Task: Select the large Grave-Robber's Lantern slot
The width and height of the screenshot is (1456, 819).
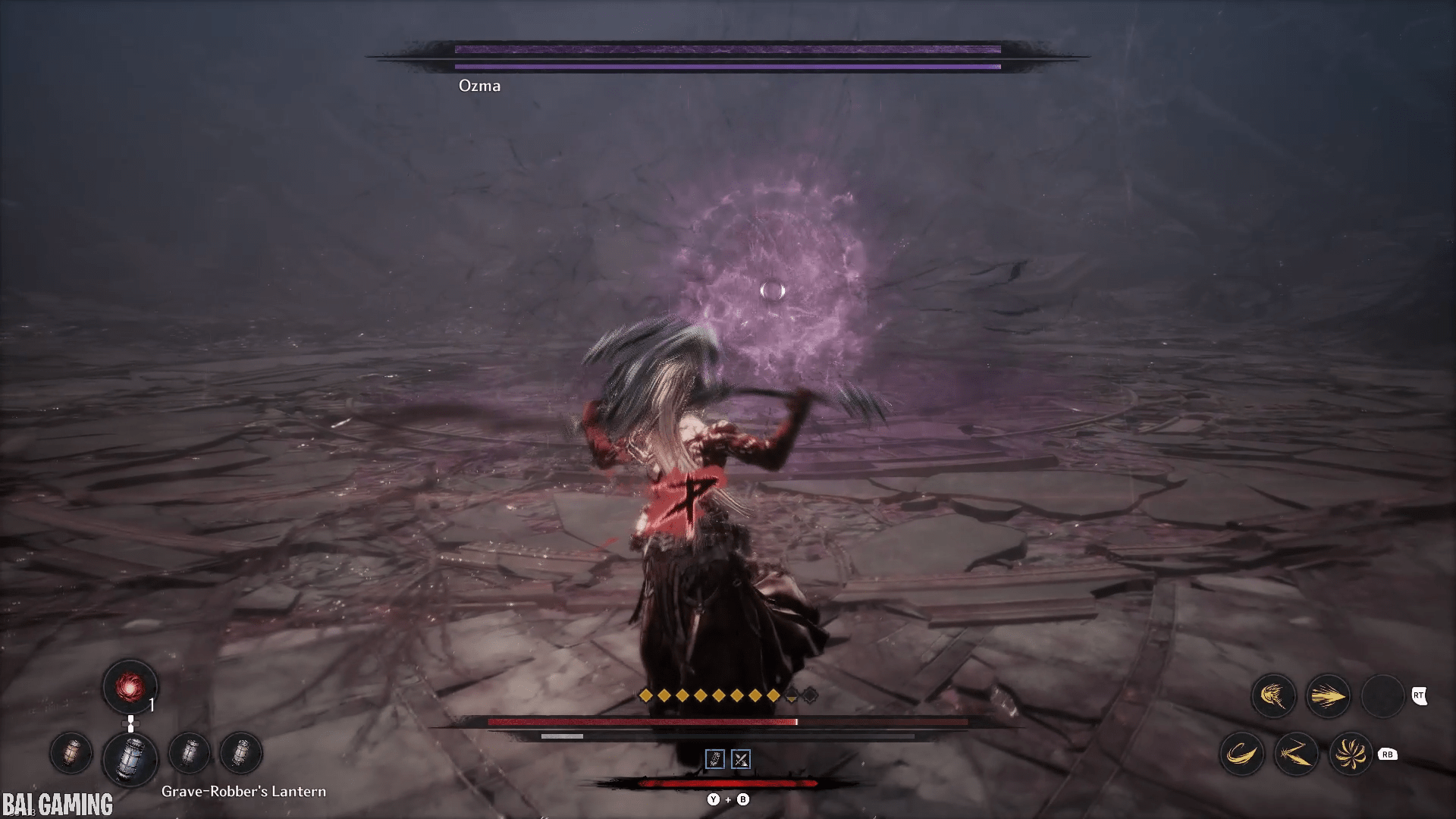Action: coord(130,758)
